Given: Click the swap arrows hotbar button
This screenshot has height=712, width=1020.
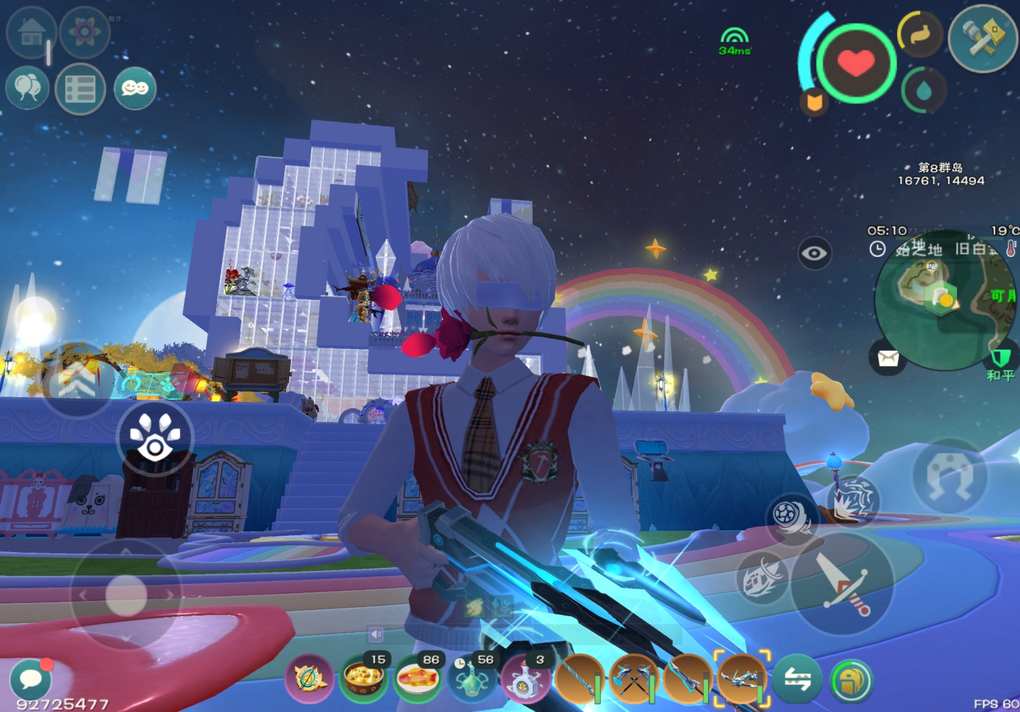Looking at the screenshot, I should [797, 679].
